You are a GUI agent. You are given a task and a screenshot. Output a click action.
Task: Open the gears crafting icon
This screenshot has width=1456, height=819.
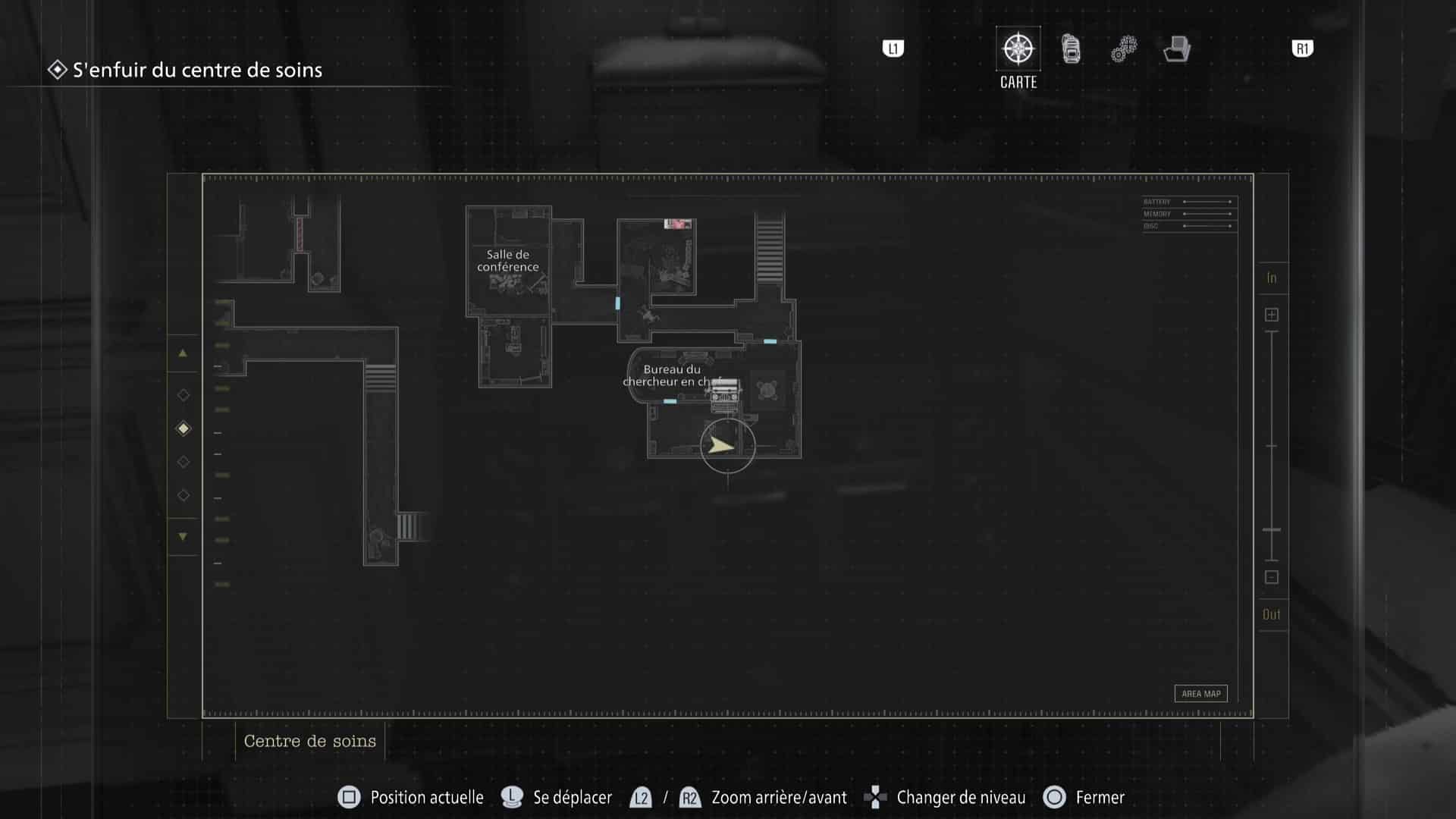(1123, 48)
